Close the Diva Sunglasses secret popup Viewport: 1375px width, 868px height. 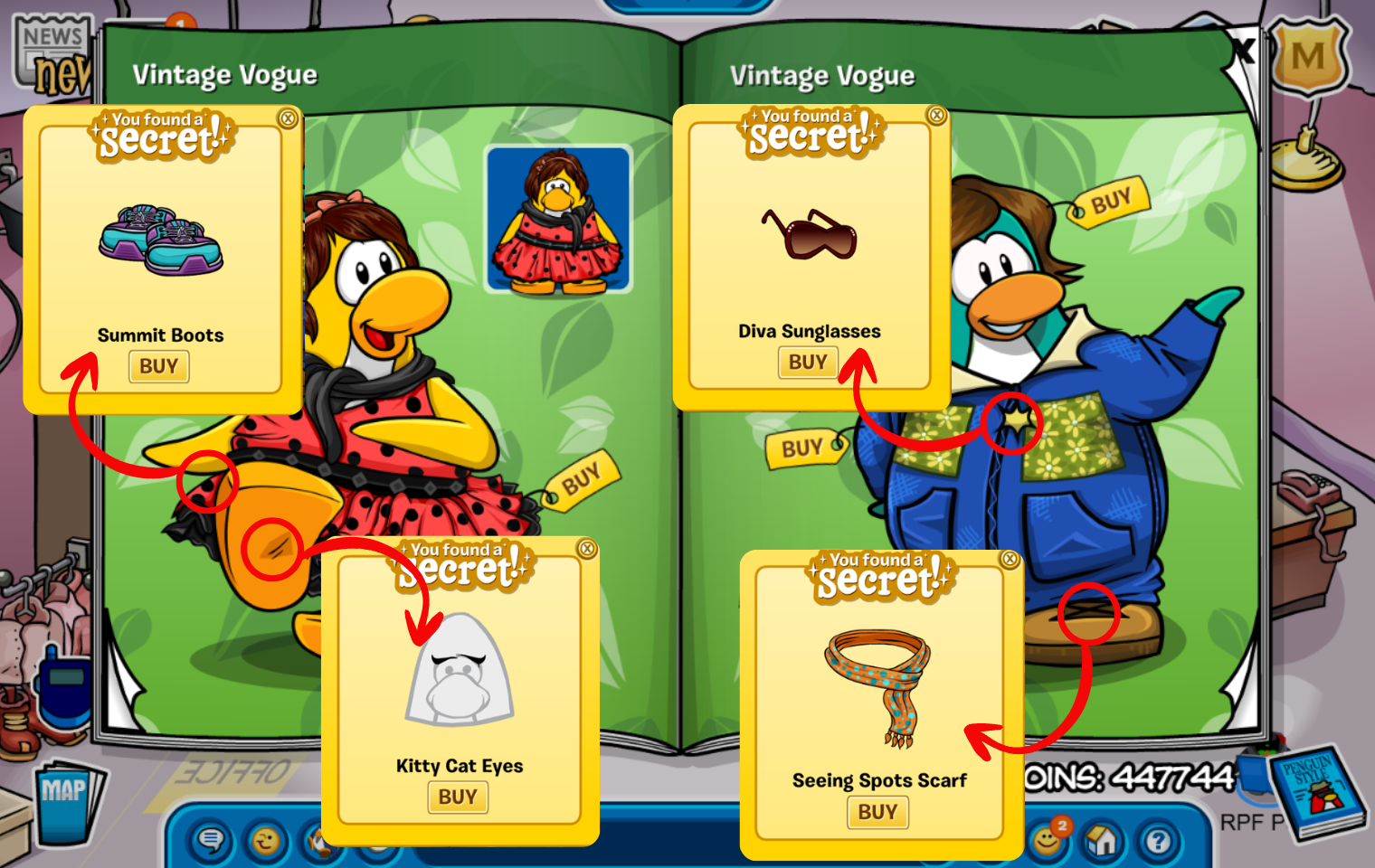937,115
